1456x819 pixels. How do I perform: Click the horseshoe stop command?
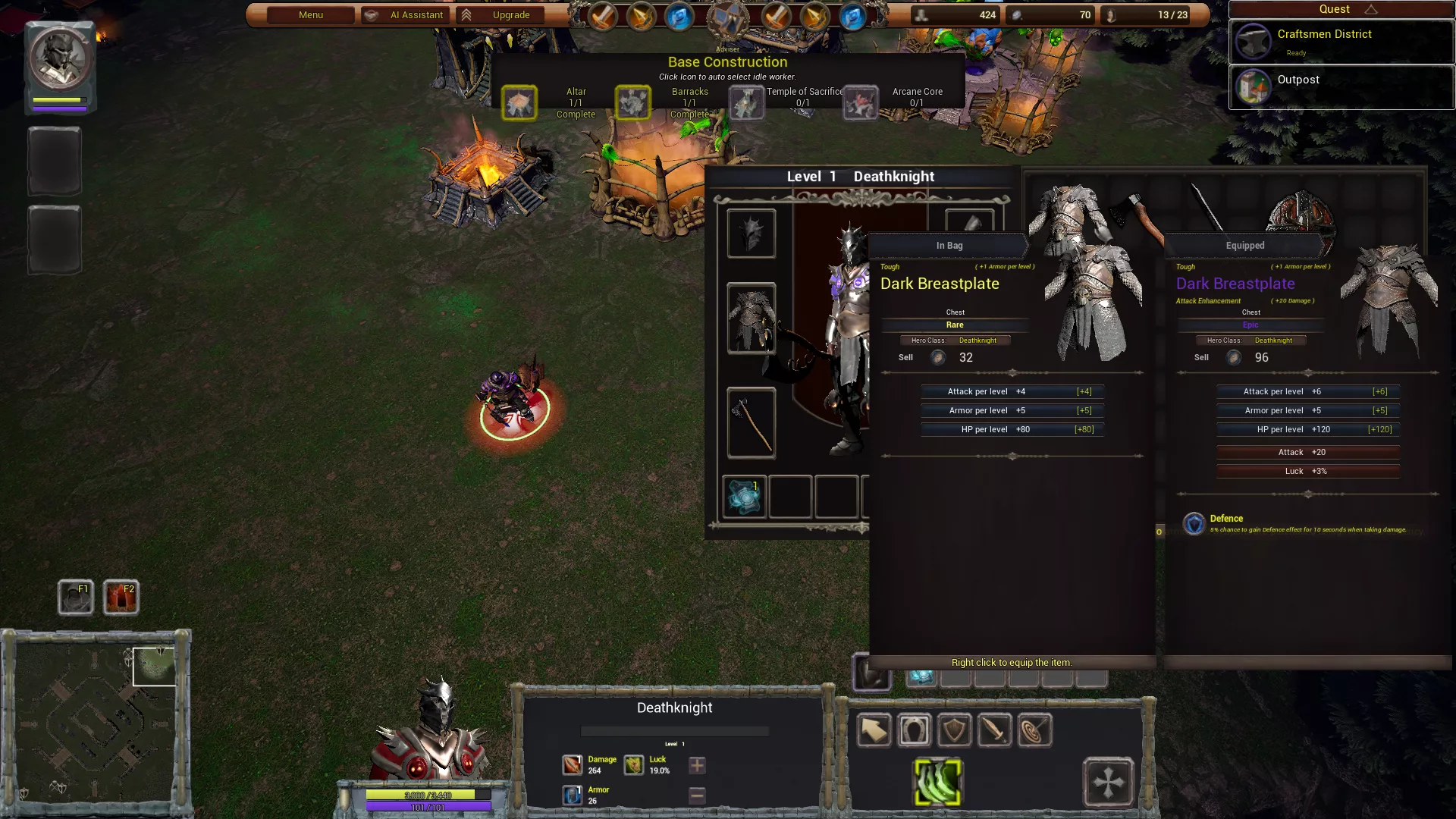click(x=914, y=731)
